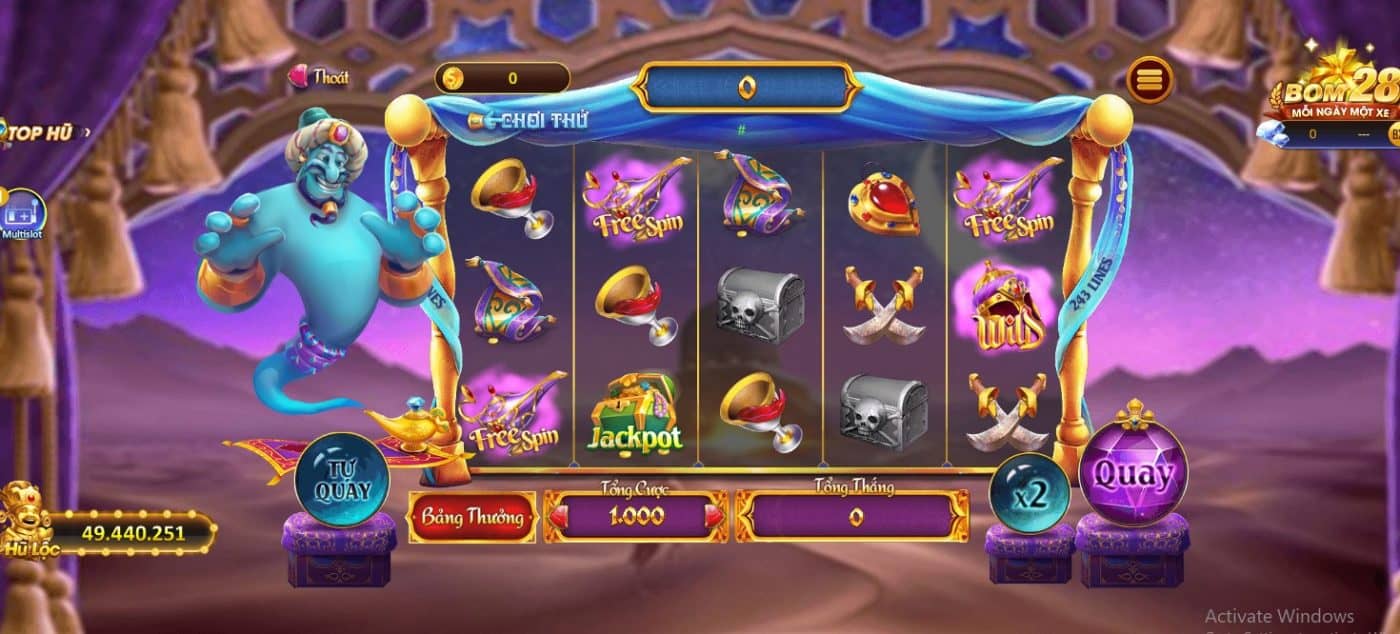Spin the reels with the Quay button

[1132, 475]
